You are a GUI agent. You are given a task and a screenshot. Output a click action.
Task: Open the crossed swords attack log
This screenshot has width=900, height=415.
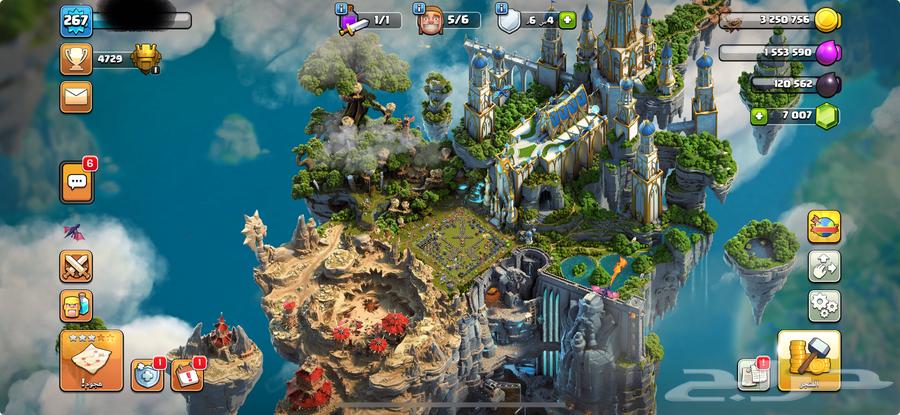pos(76,266)
